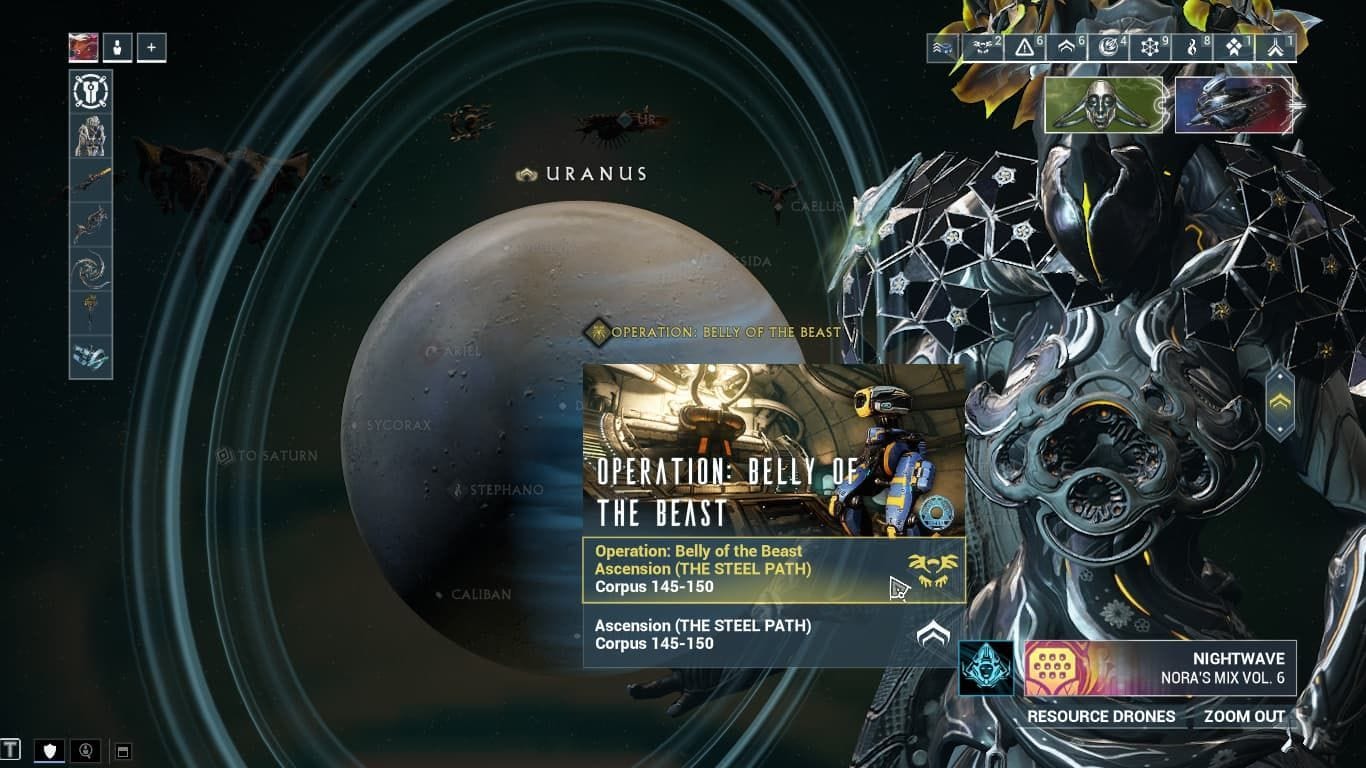1366x768 pixels.
Task: Toggle the overlay window icon in bottom-left
Action: click(123, 750)
